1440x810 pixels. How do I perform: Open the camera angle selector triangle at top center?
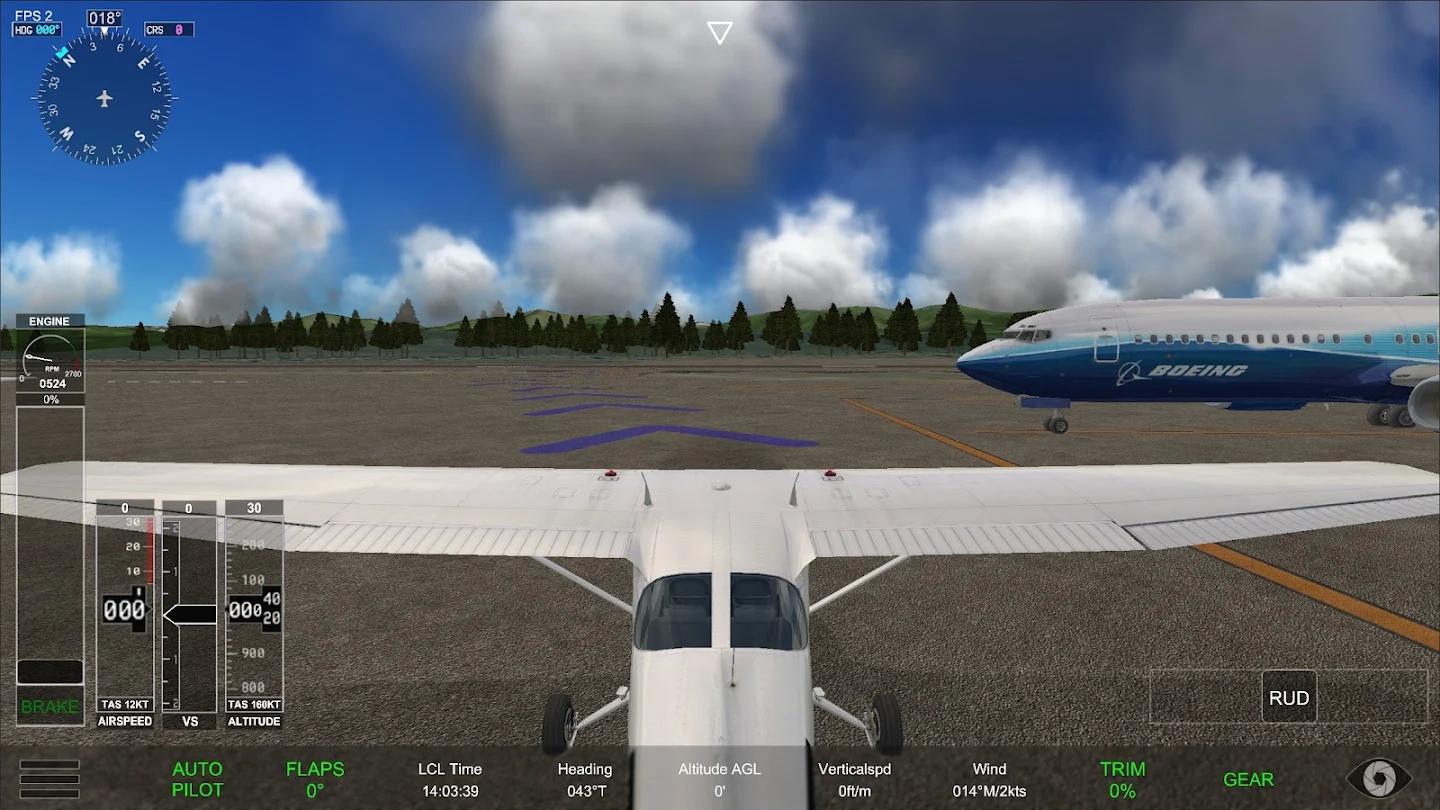click(x=719, y=31)
